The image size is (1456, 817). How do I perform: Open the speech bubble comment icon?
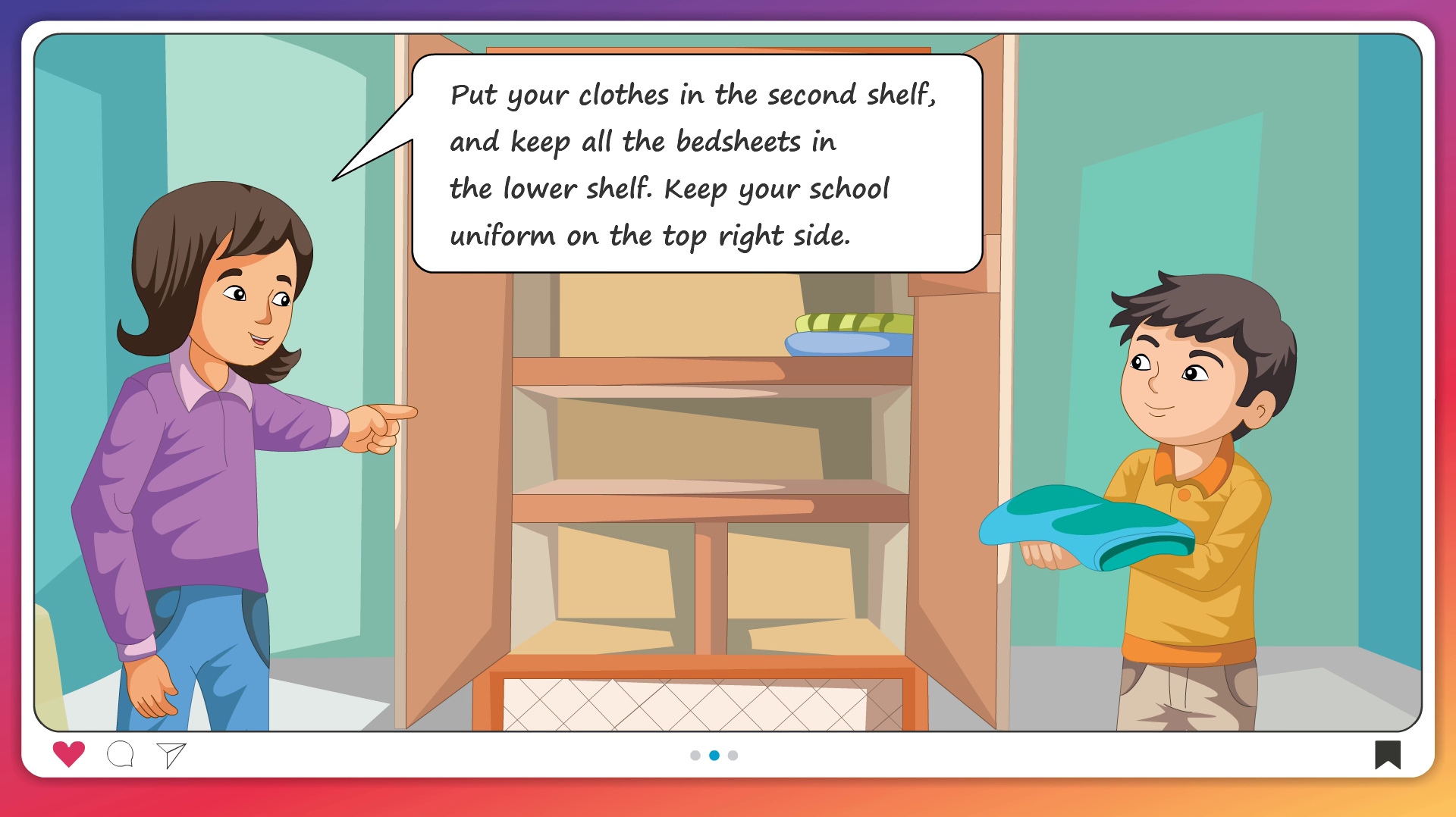click(121, 755)
